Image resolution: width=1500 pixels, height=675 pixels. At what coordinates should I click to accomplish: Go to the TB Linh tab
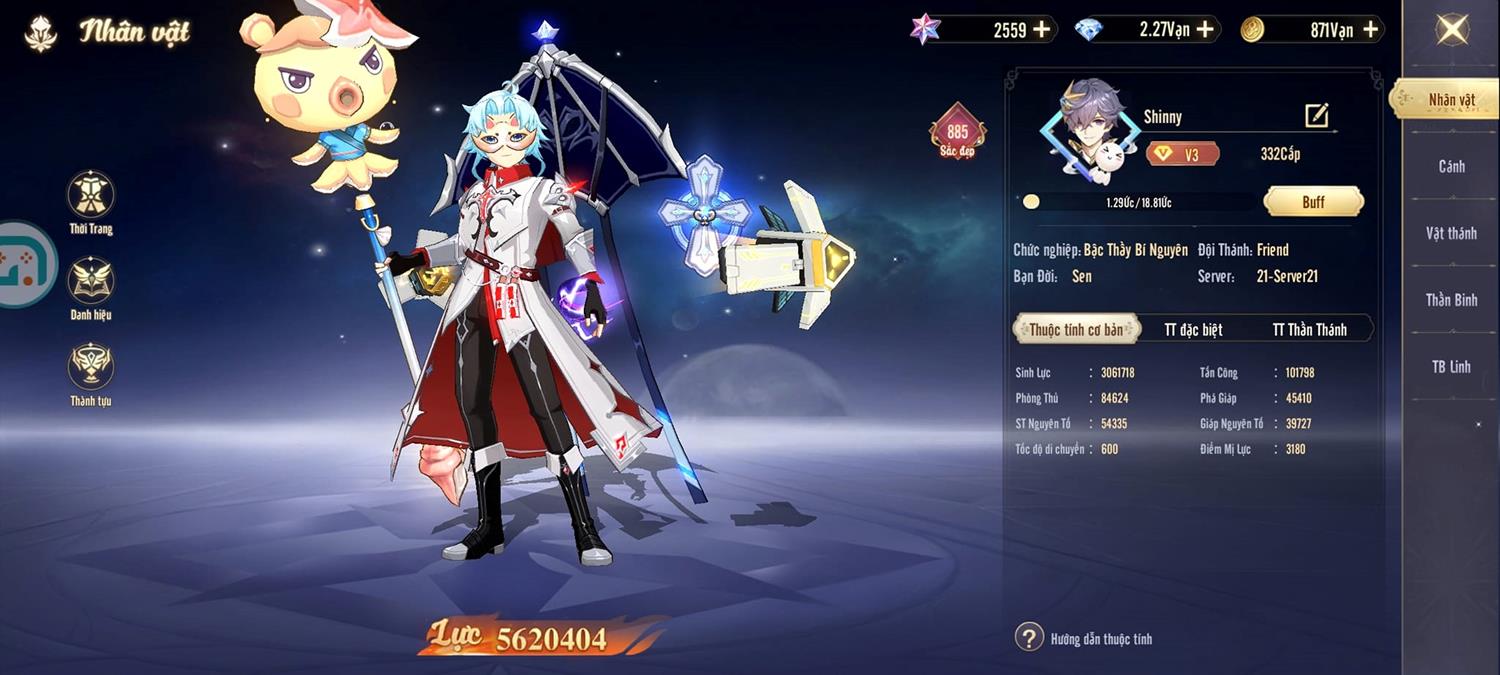(x=1451, y=367)
